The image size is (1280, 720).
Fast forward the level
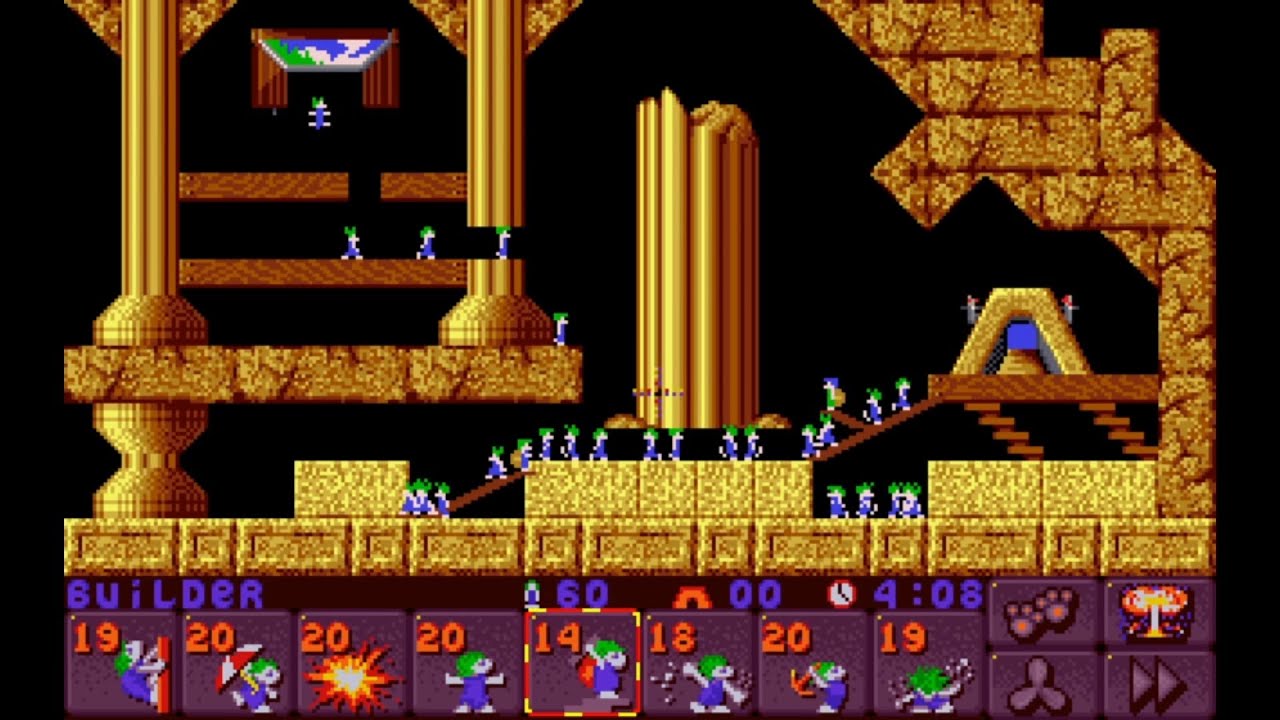point(1158,684)
